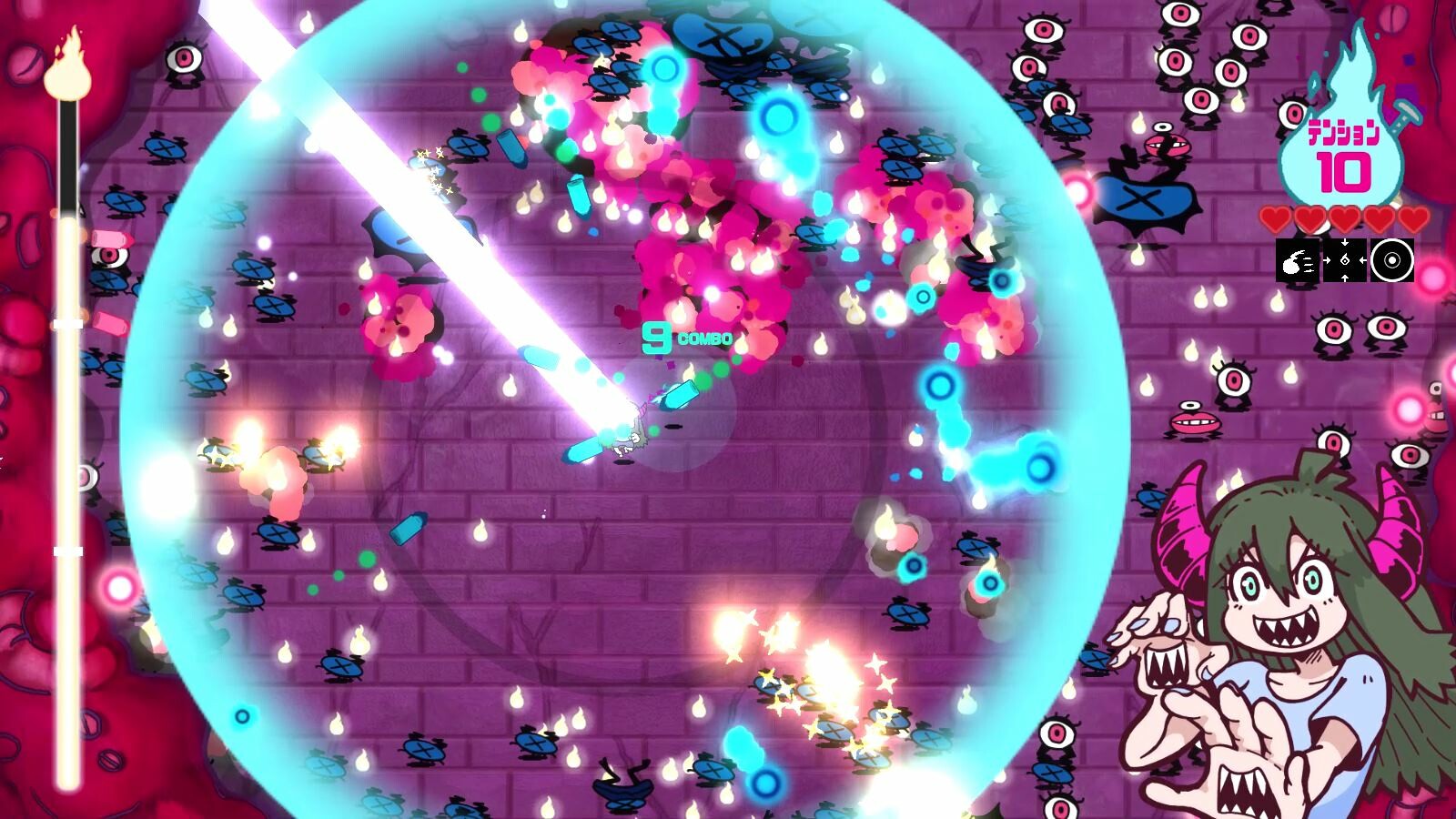This screenshot has height=819, width=1456.
Task: Select the homing flame targeting ability icon
Action: pos(1345,260)
